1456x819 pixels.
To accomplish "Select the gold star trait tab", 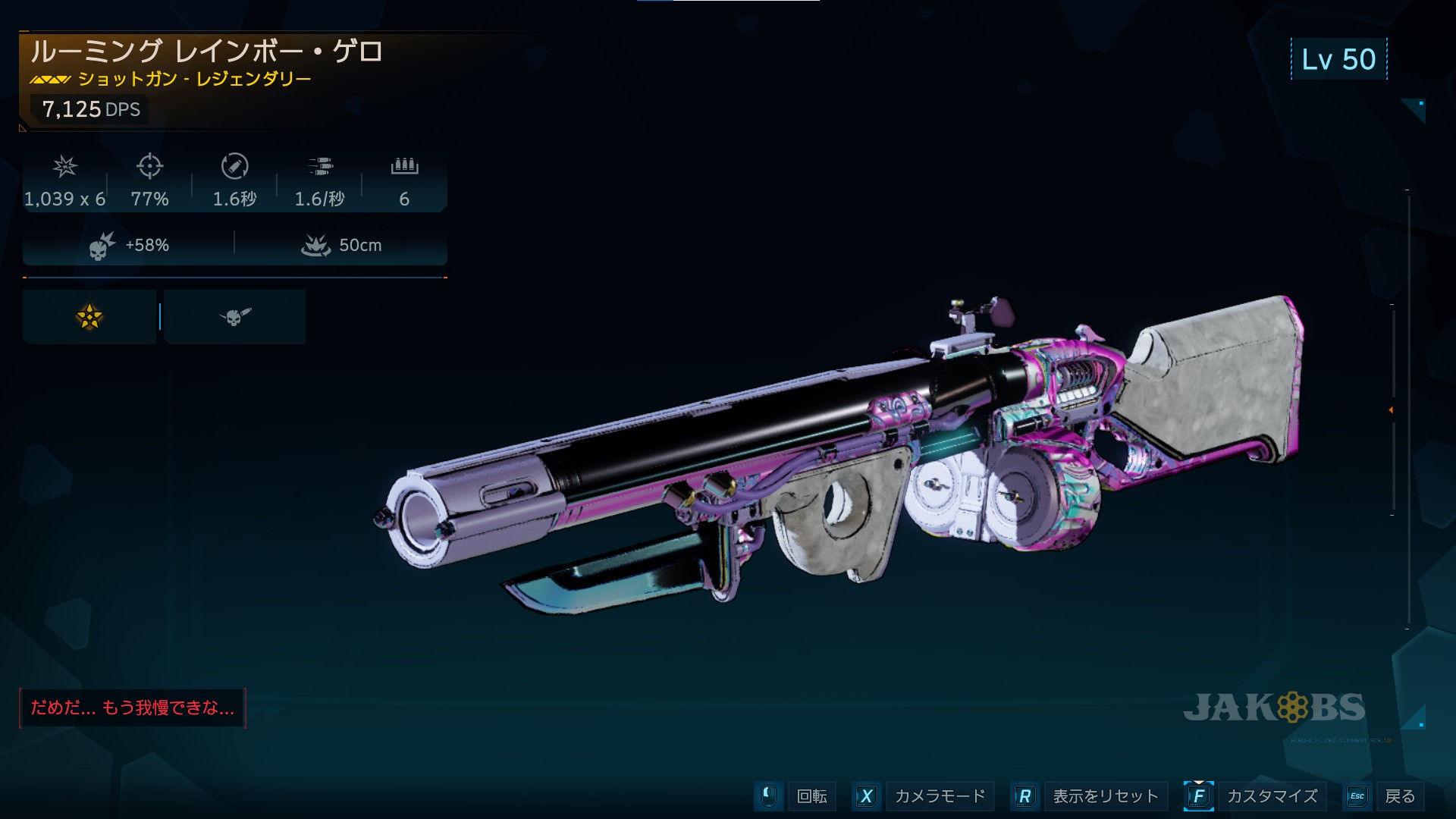I will click(89, 317).
